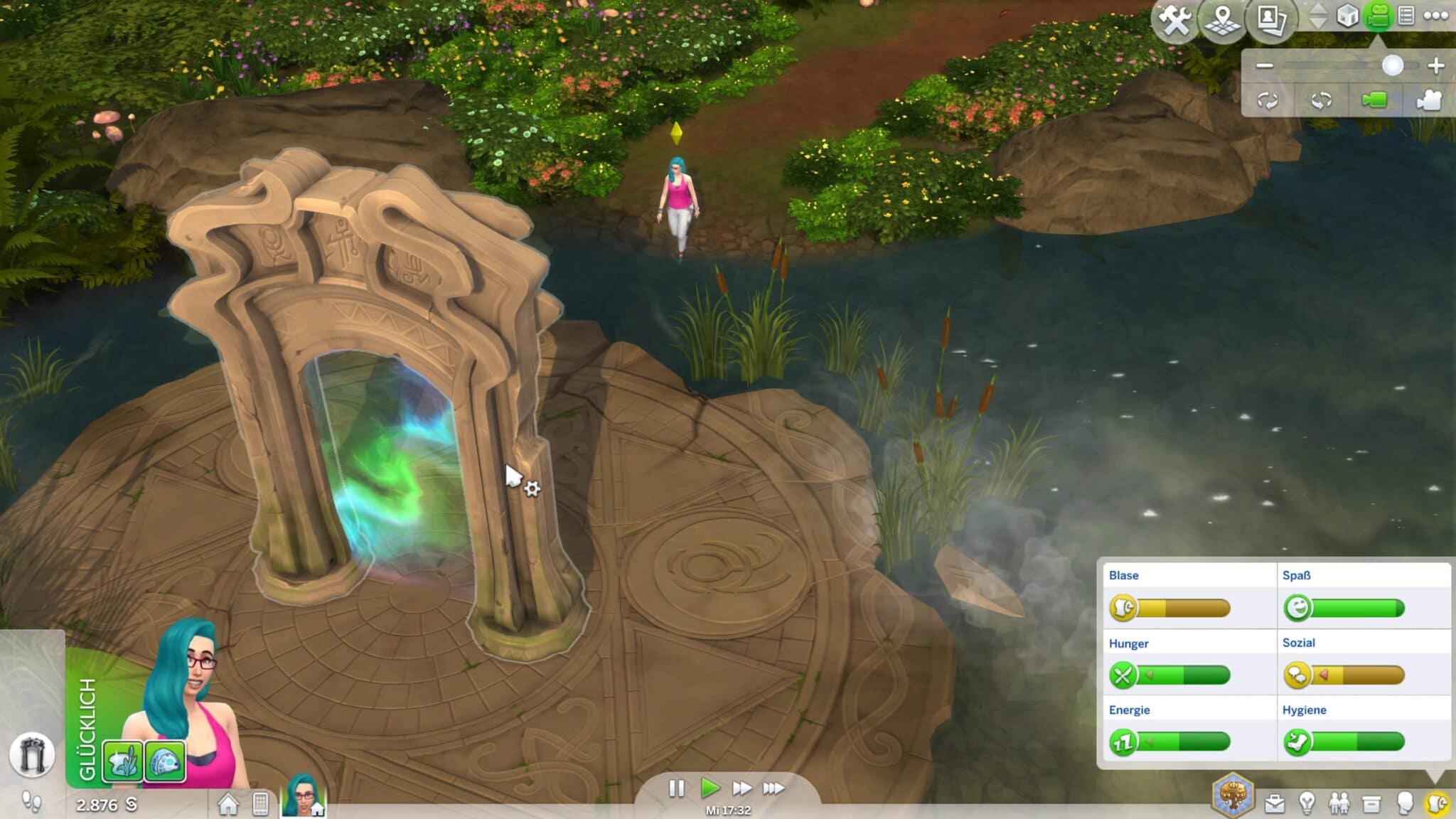This screenshot has height=819, width=1456.
Task: Open Build Mode with the hammer-and-wrench button
Action: click(1174, 20)
